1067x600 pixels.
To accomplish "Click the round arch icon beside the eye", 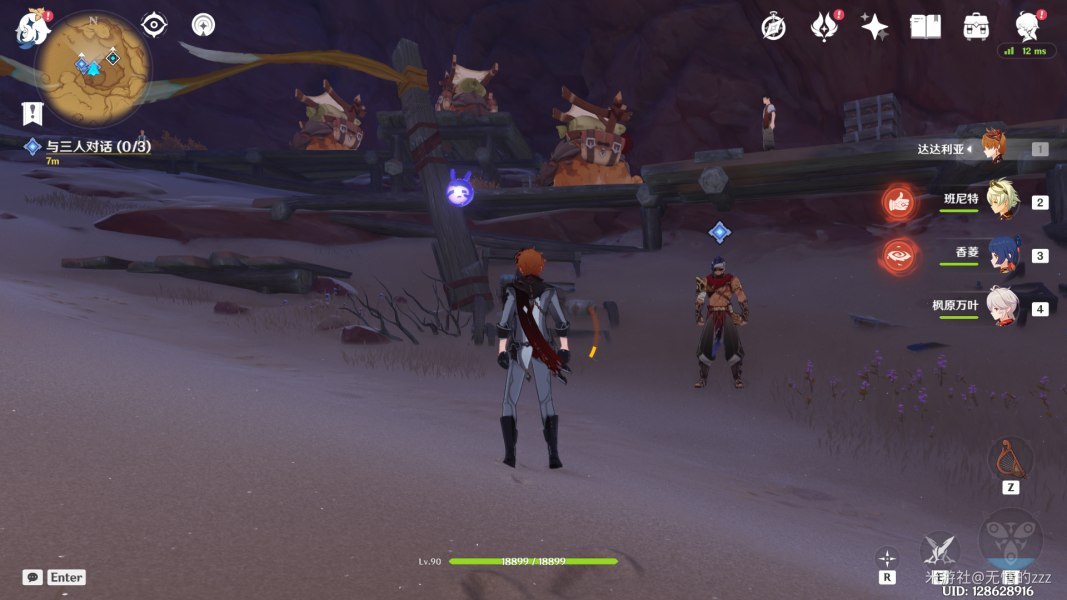I will 204,25.
